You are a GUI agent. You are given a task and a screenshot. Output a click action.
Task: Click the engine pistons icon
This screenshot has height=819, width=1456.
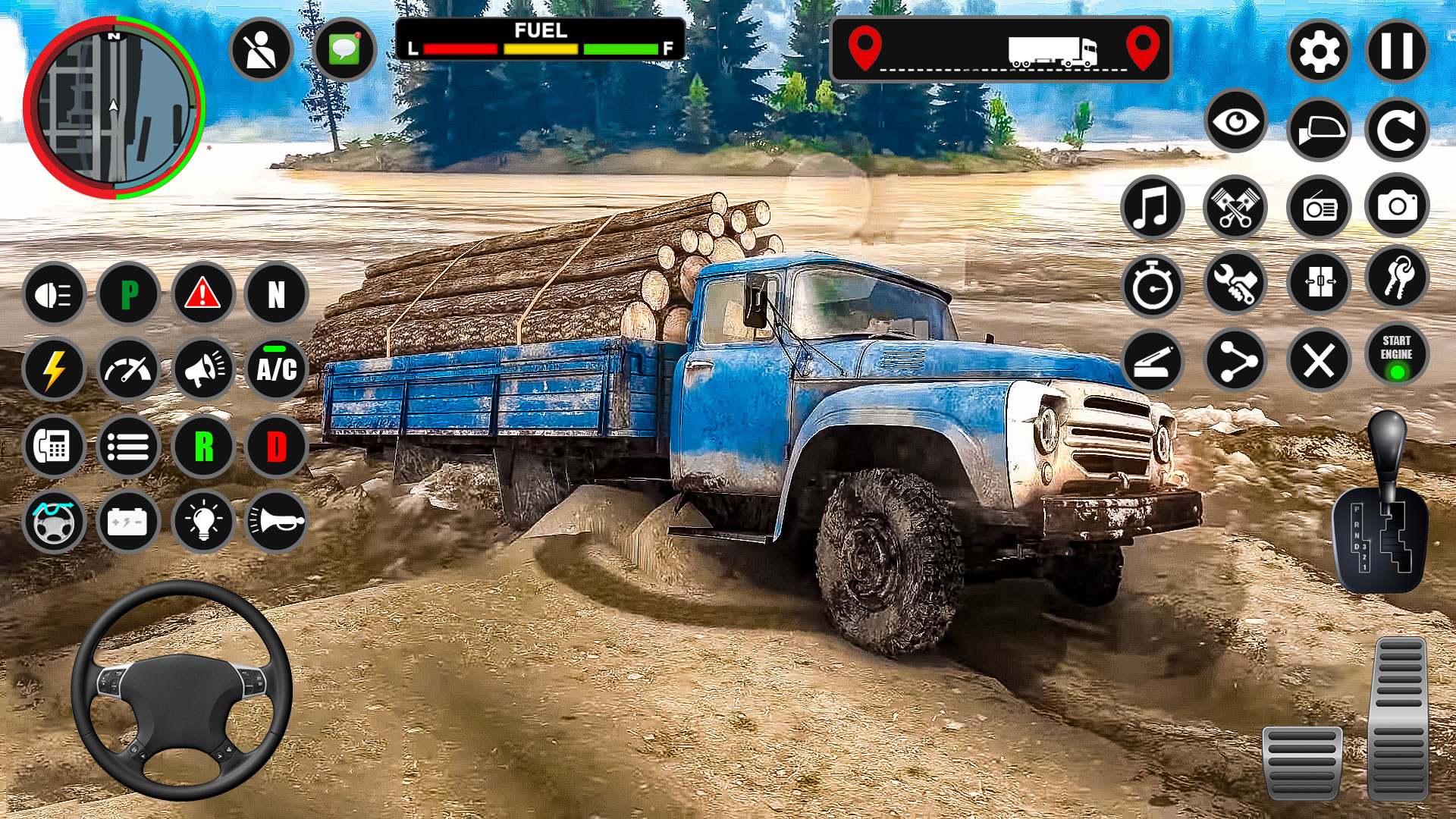click(1234, 207)
